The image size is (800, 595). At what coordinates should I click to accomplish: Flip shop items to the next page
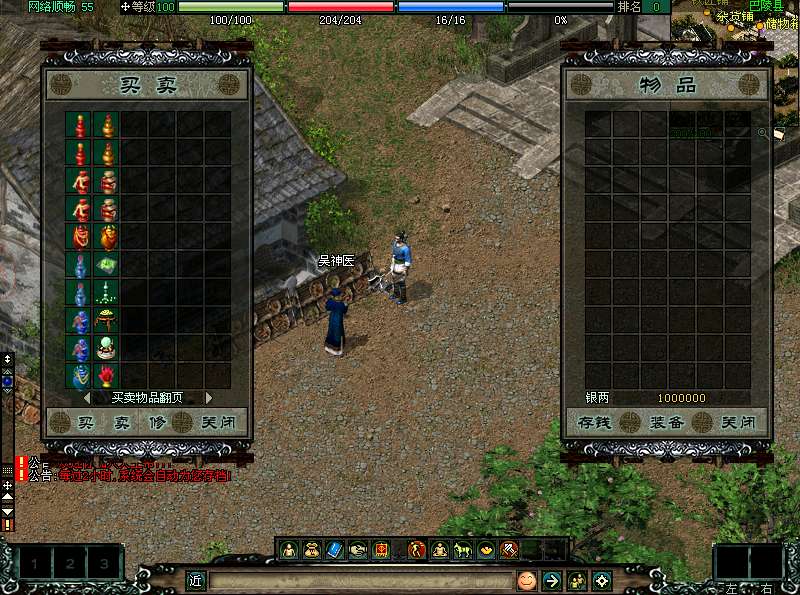pyautogui.click(x=209, y=397)
